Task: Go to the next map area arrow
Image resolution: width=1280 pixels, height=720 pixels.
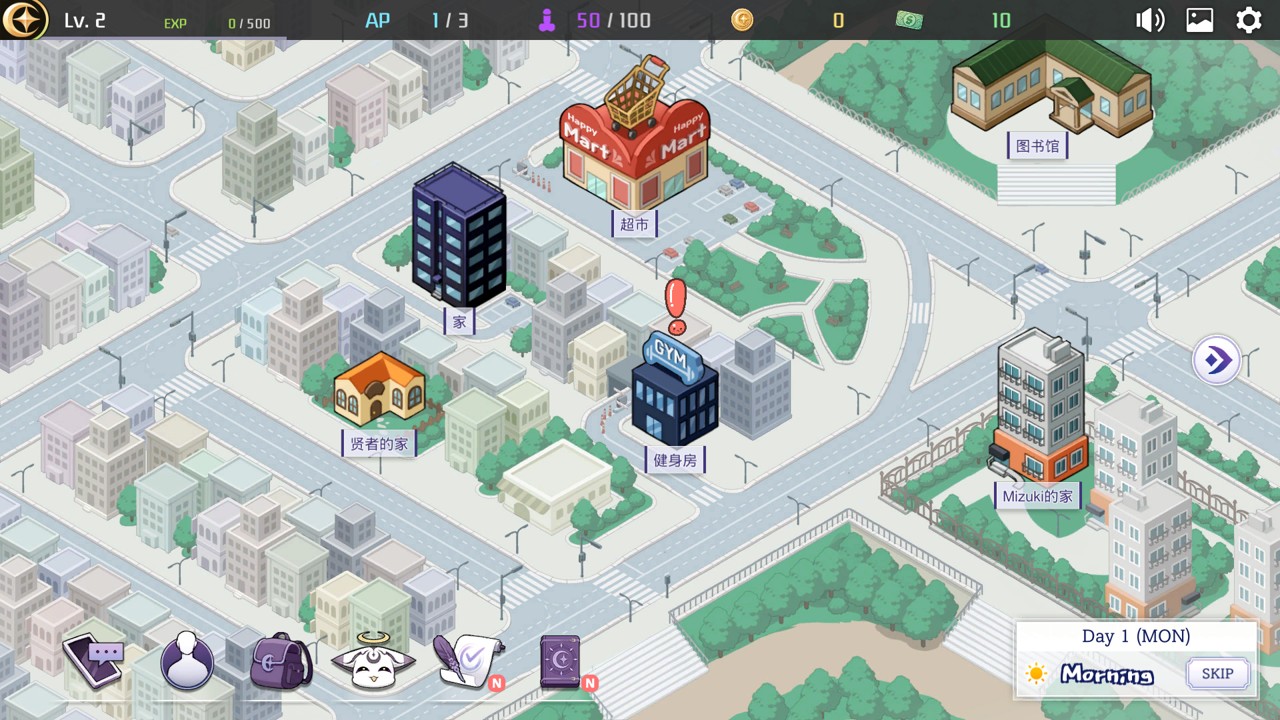Action: click(x=1217, y=360)
